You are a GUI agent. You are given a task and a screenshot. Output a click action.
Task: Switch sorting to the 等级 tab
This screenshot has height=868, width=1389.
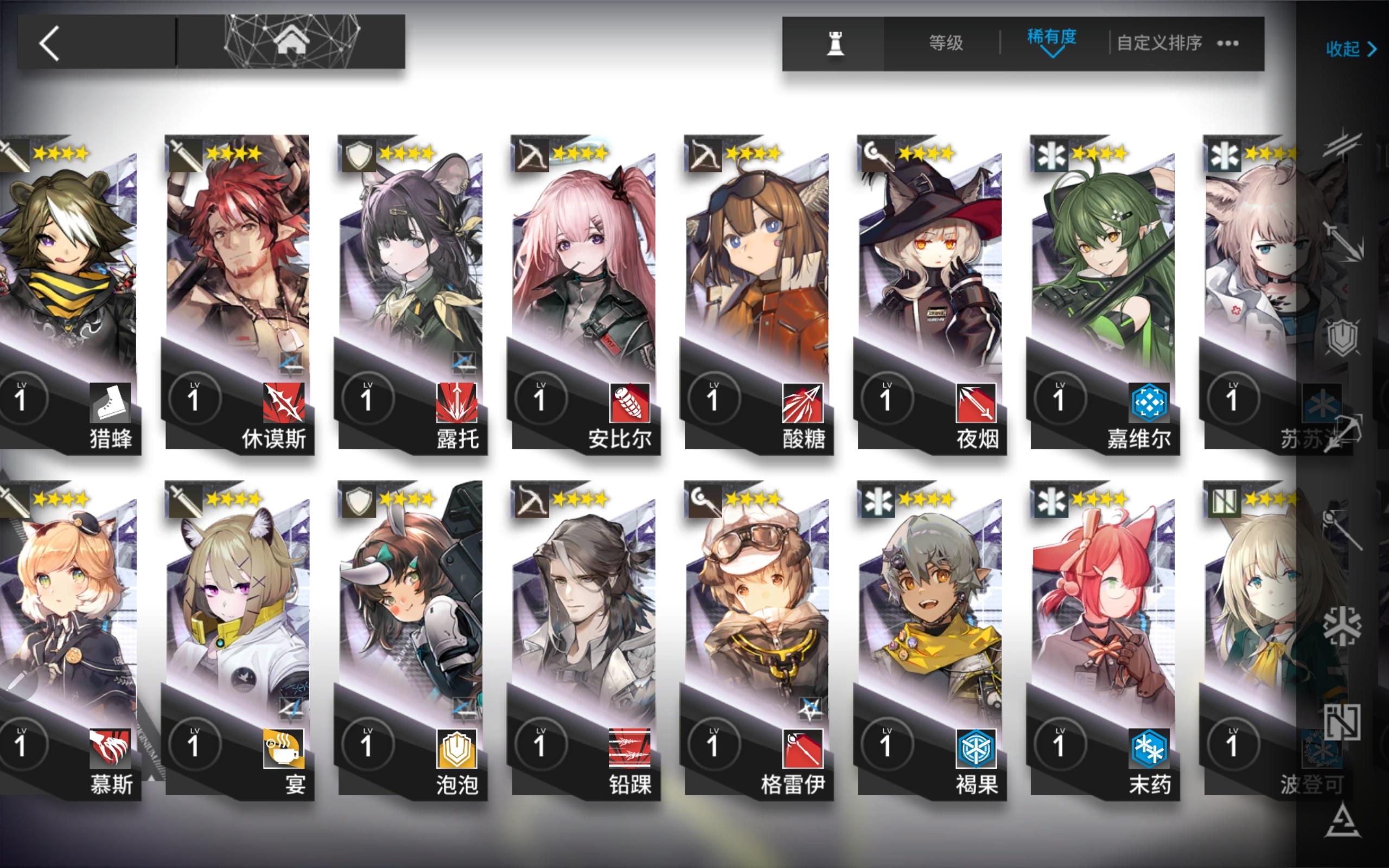pyautogui.click(x=946, y=42)
